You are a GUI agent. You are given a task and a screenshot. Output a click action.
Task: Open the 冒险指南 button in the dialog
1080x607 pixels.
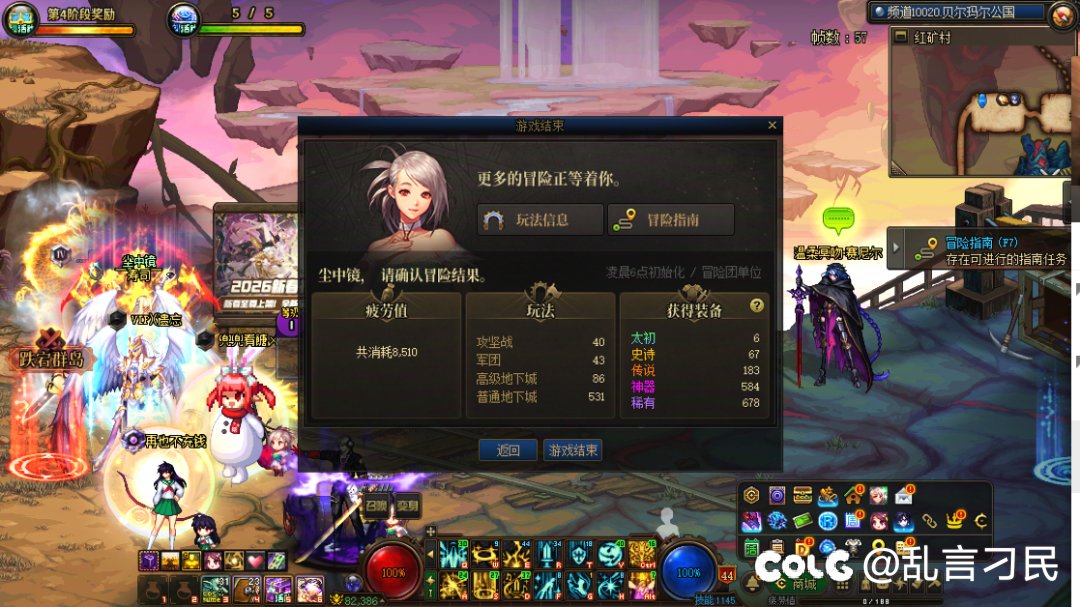point(671,220)
